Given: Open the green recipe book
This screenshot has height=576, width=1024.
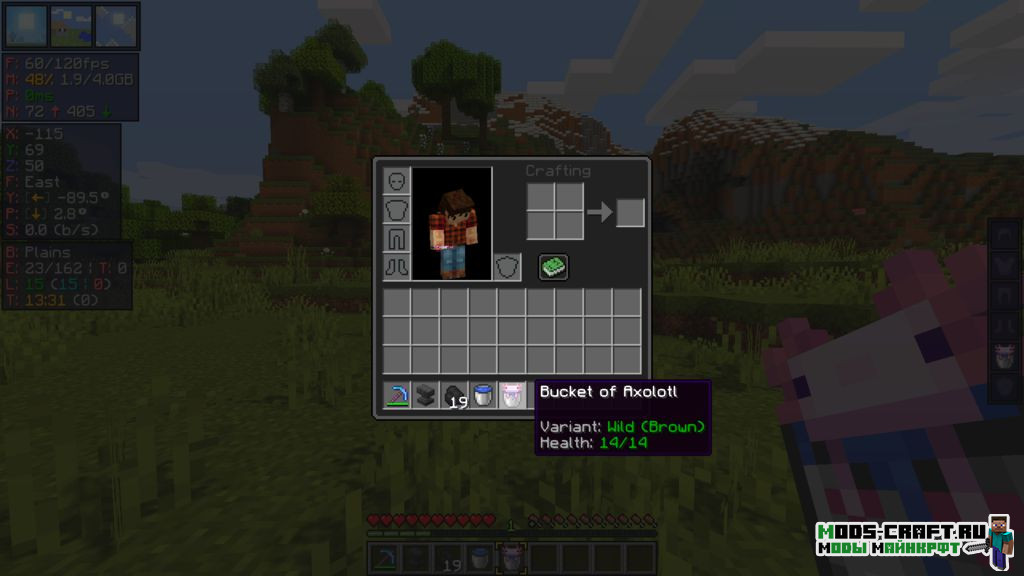Looking at the screenshot, I should (x=554, y=267).
